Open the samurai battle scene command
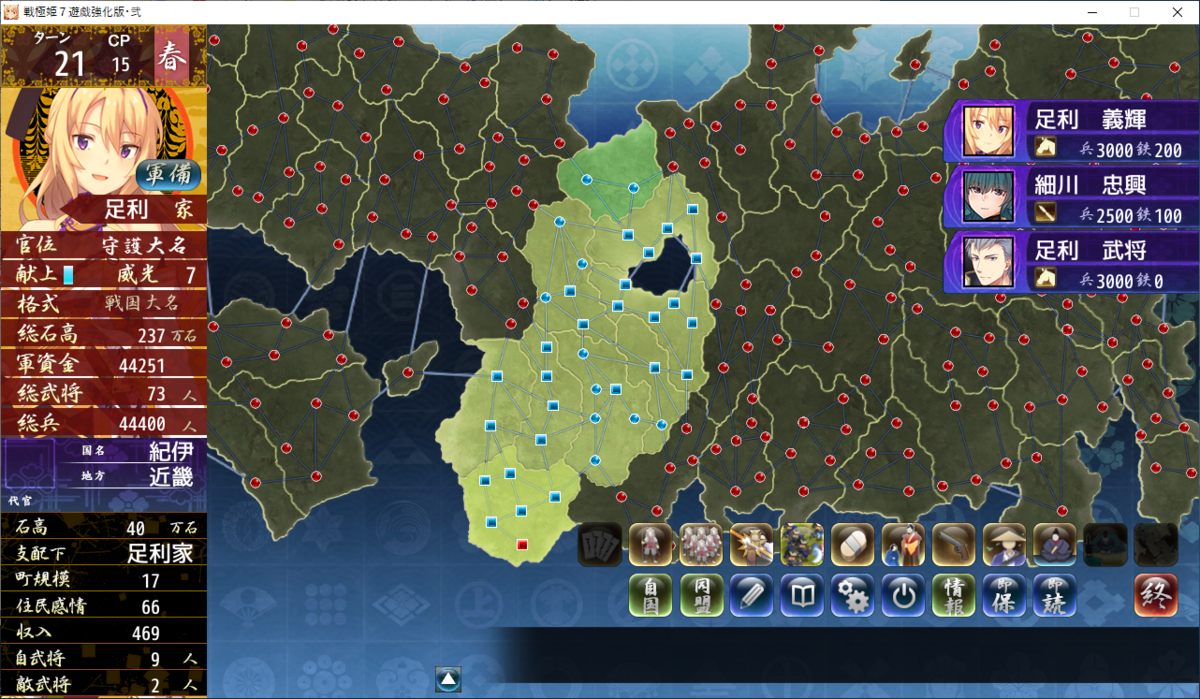 (x=802, y=545)
